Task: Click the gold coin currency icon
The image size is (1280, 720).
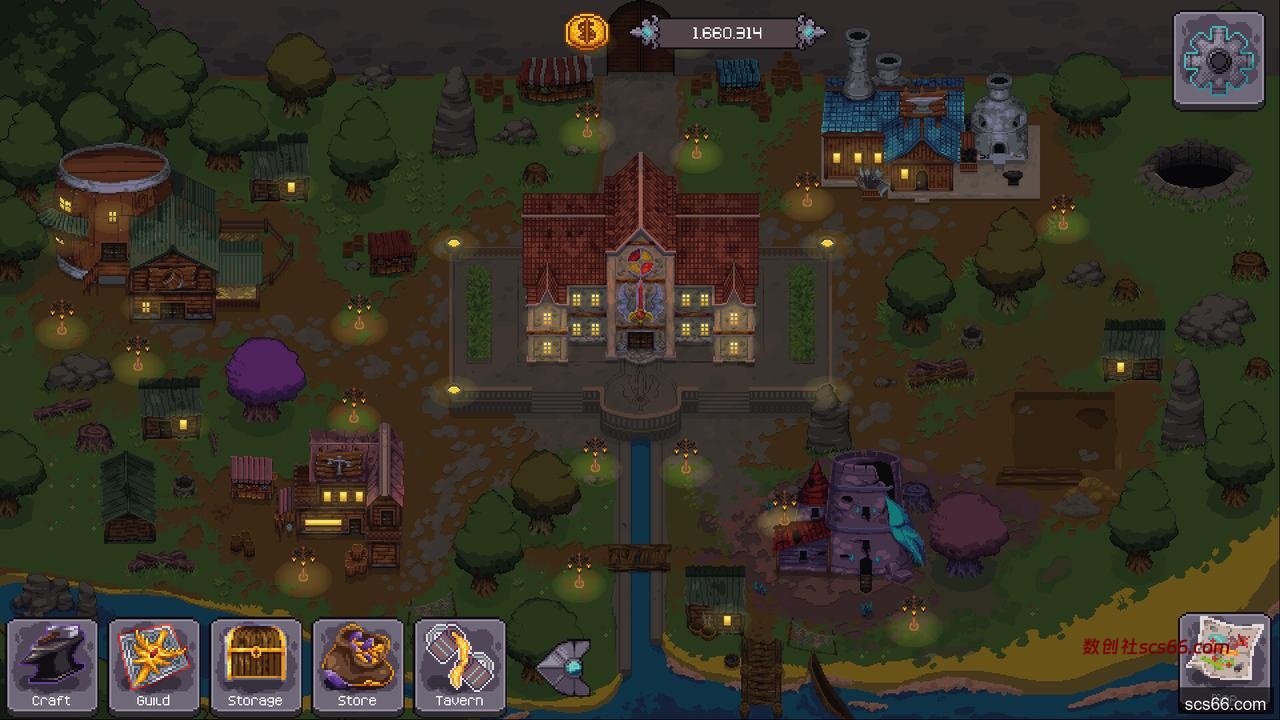Action: (x=587, y=33)
